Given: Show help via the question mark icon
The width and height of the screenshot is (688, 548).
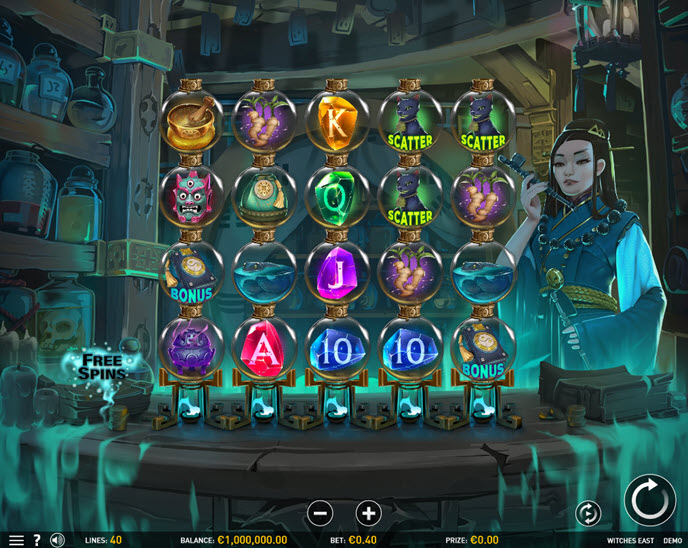Looking at the screenshot, I should 37,540.
